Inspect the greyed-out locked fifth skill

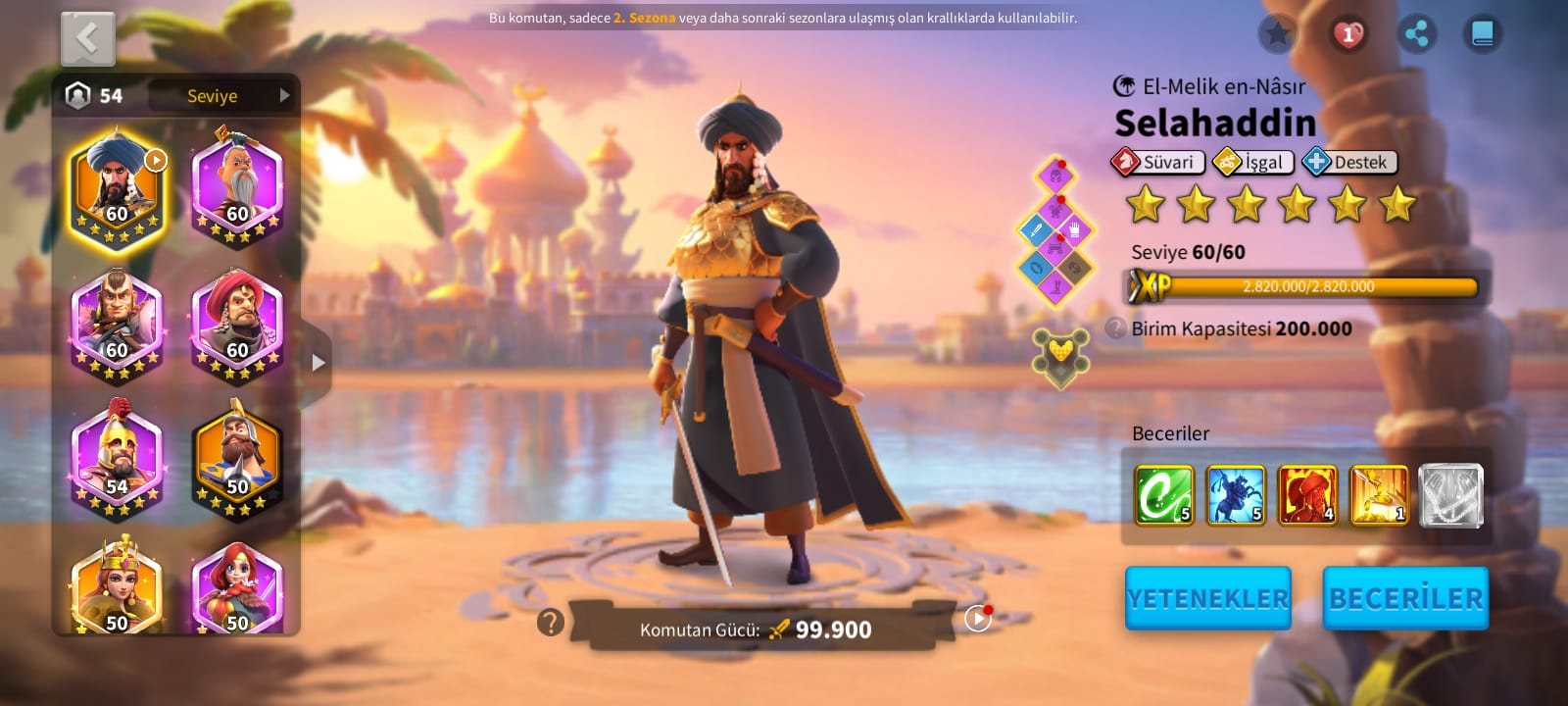tap(1450, 495)
